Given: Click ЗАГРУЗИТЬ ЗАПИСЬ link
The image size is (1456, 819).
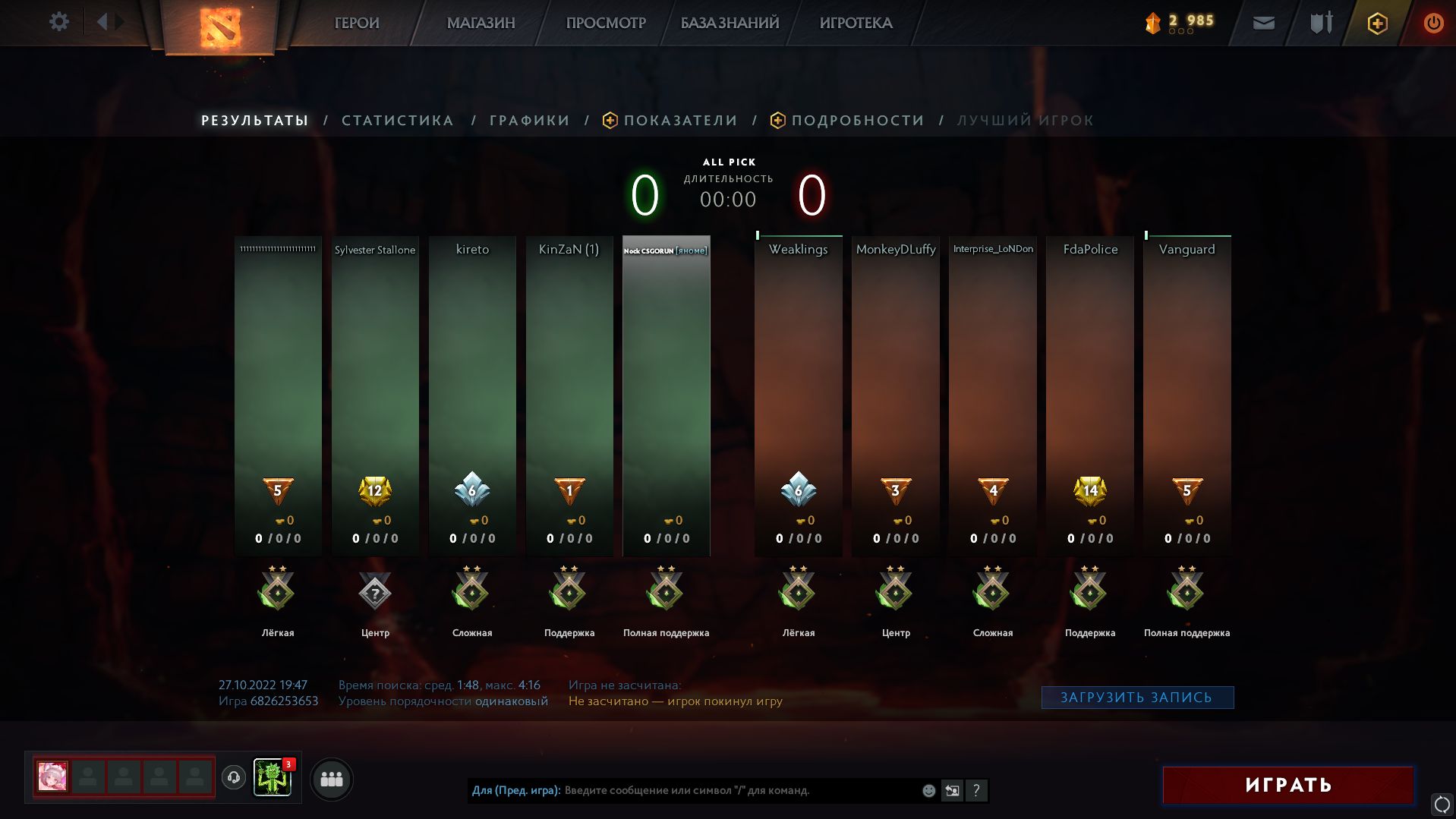Looking at the screenshot, I should click(x=1136, y=696).
